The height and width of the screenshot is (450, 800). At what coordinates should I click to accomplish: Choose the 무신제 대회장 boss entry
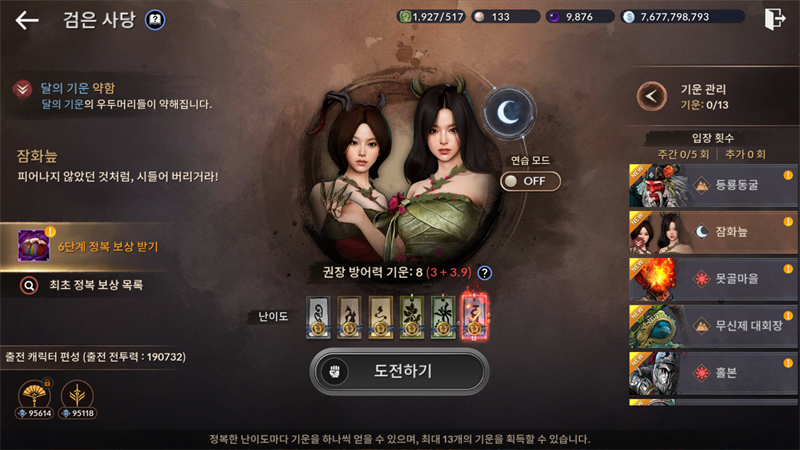[713, 325]
